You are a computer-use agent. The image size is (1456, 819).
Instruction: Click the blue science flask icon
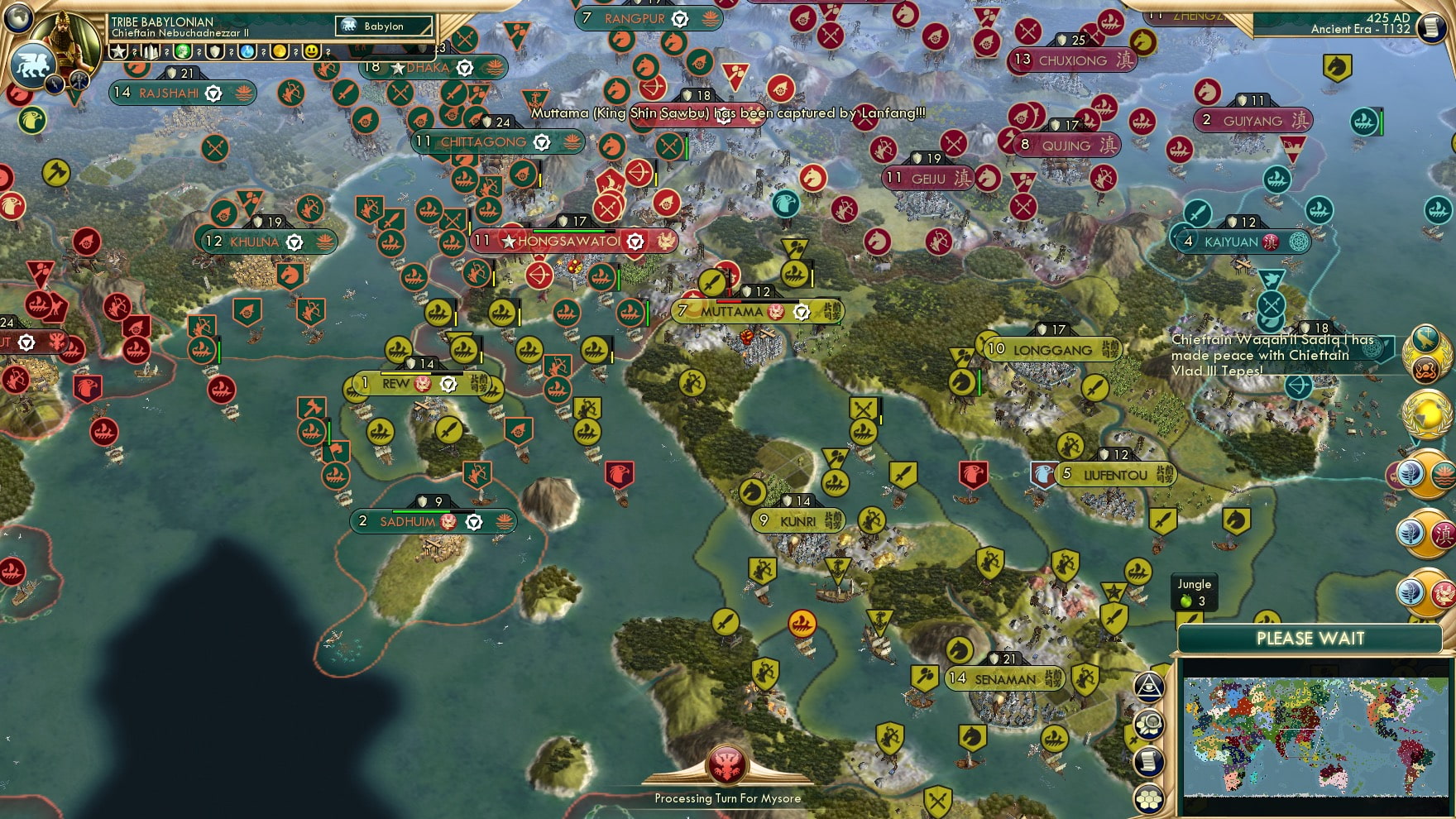tap(247, 51)
